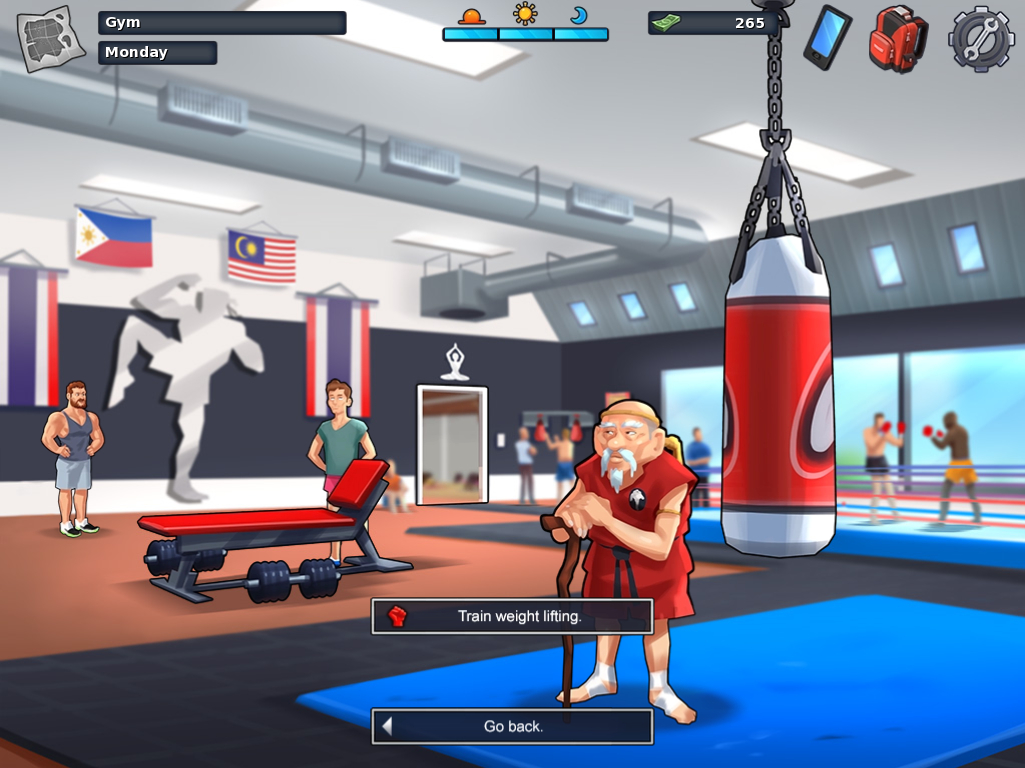
Task: Open the folded town map icon
Action: point(51,39)
